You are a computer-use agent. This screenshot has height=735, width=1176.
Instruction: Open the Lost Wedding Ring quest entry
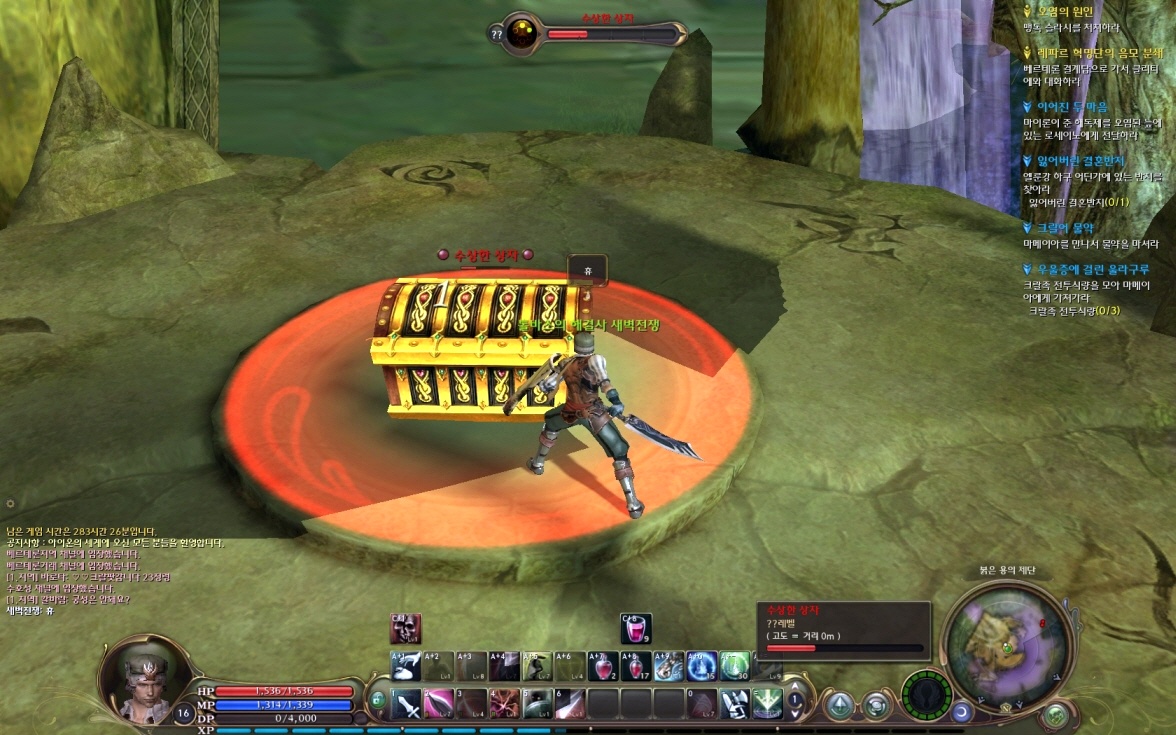[1075, 160]
